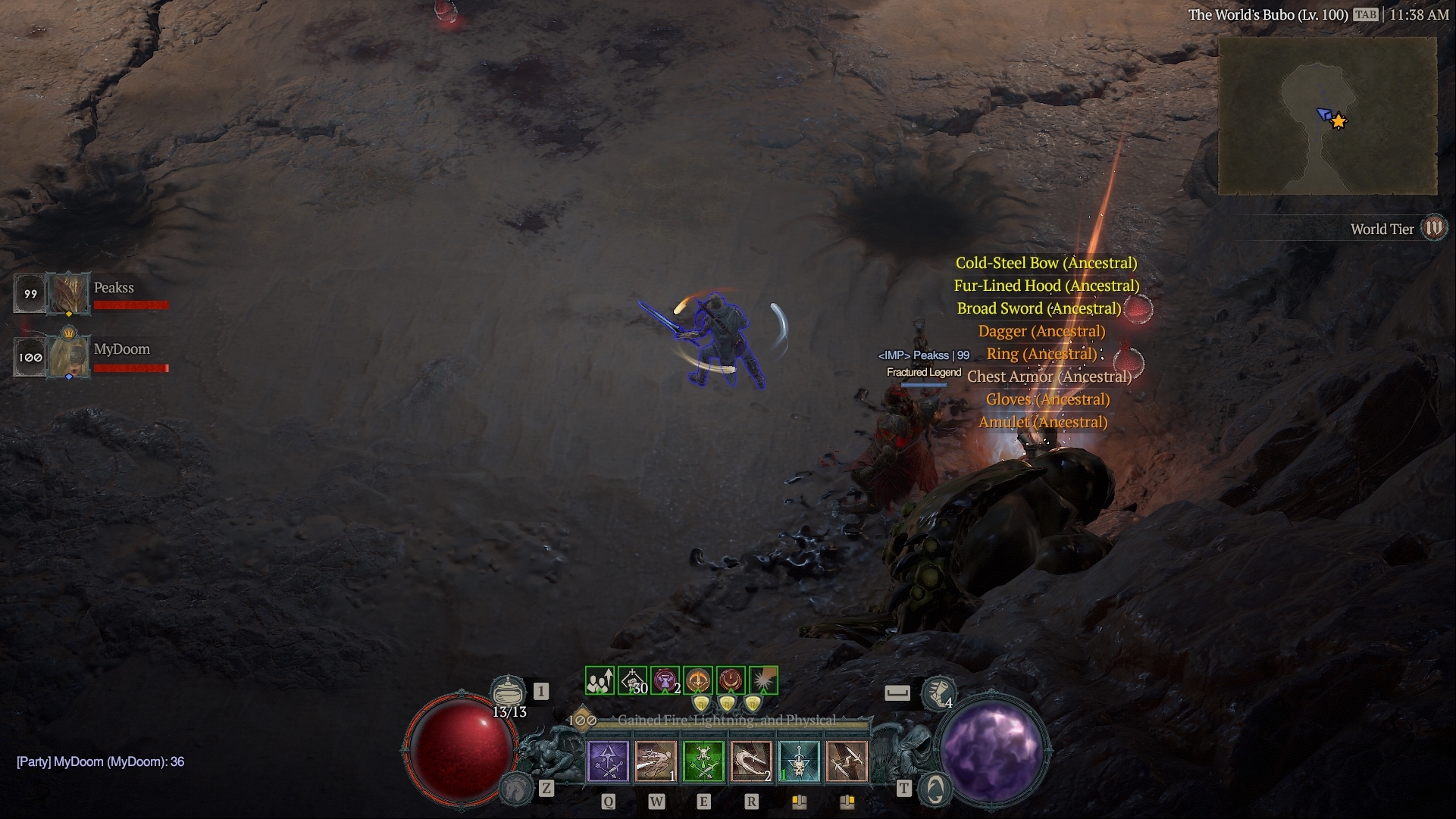This screenshot has height=819, width=1456.
Task: Click the purple hourglass buff icon
Action: [x=665, y=680]
